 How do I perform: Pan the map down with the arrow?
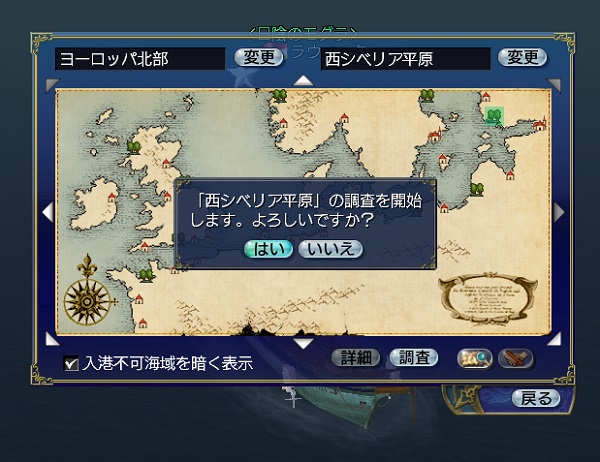point(303,343)
